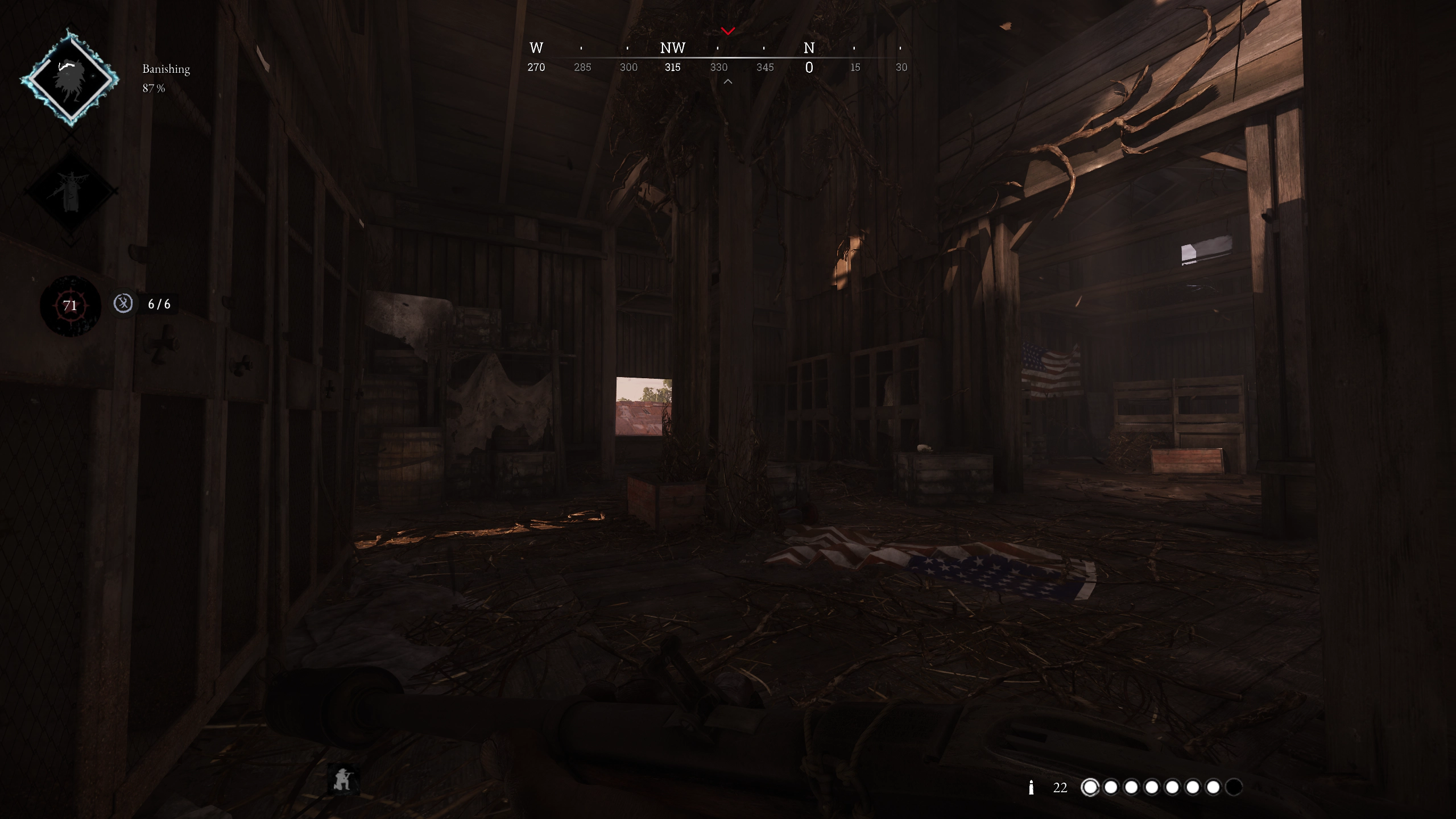Click the 87% banish progress readout
This screenshot has height=819, width=1456.
coord(152,89)
